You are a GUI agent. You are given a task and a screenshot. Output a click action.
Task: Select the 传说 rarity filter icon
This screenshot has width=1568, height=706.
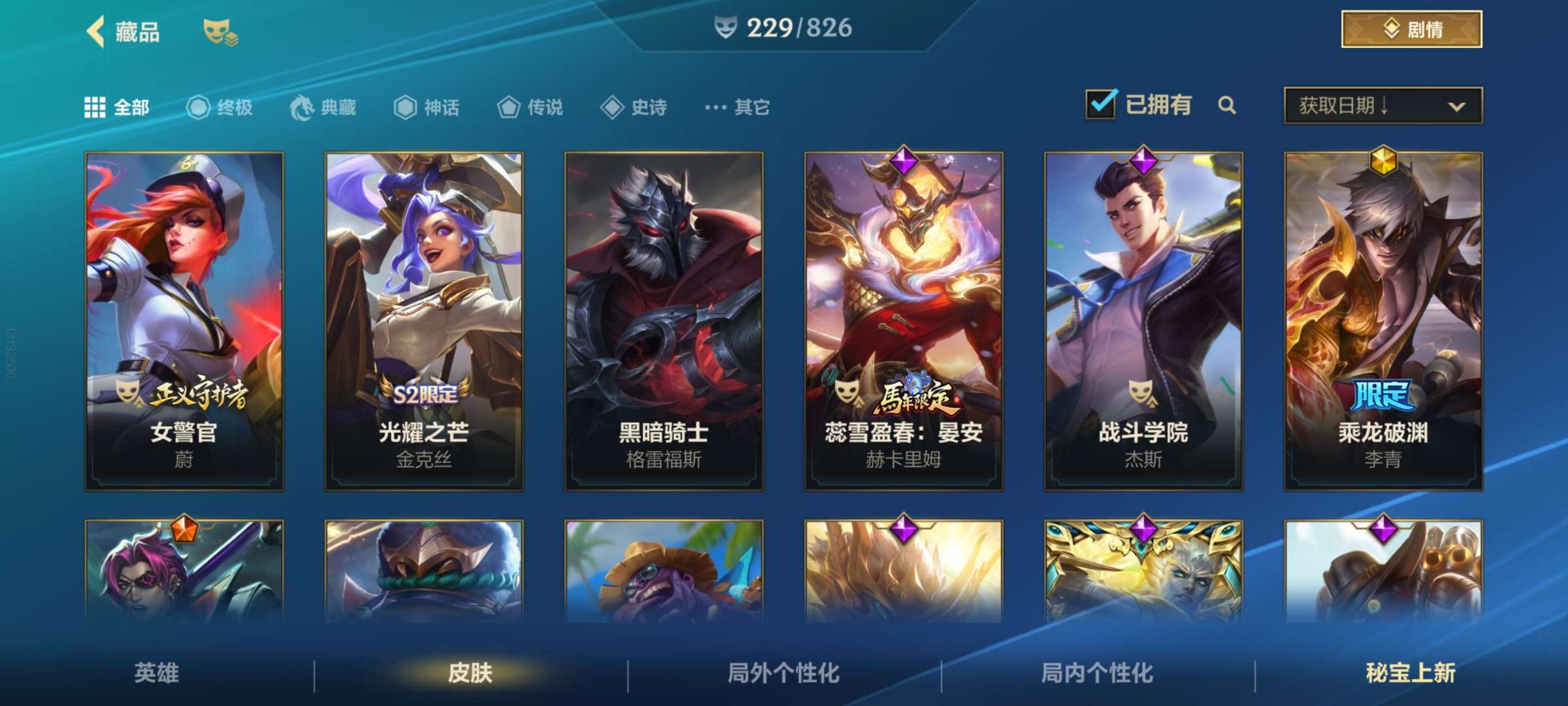click(508, 108)
